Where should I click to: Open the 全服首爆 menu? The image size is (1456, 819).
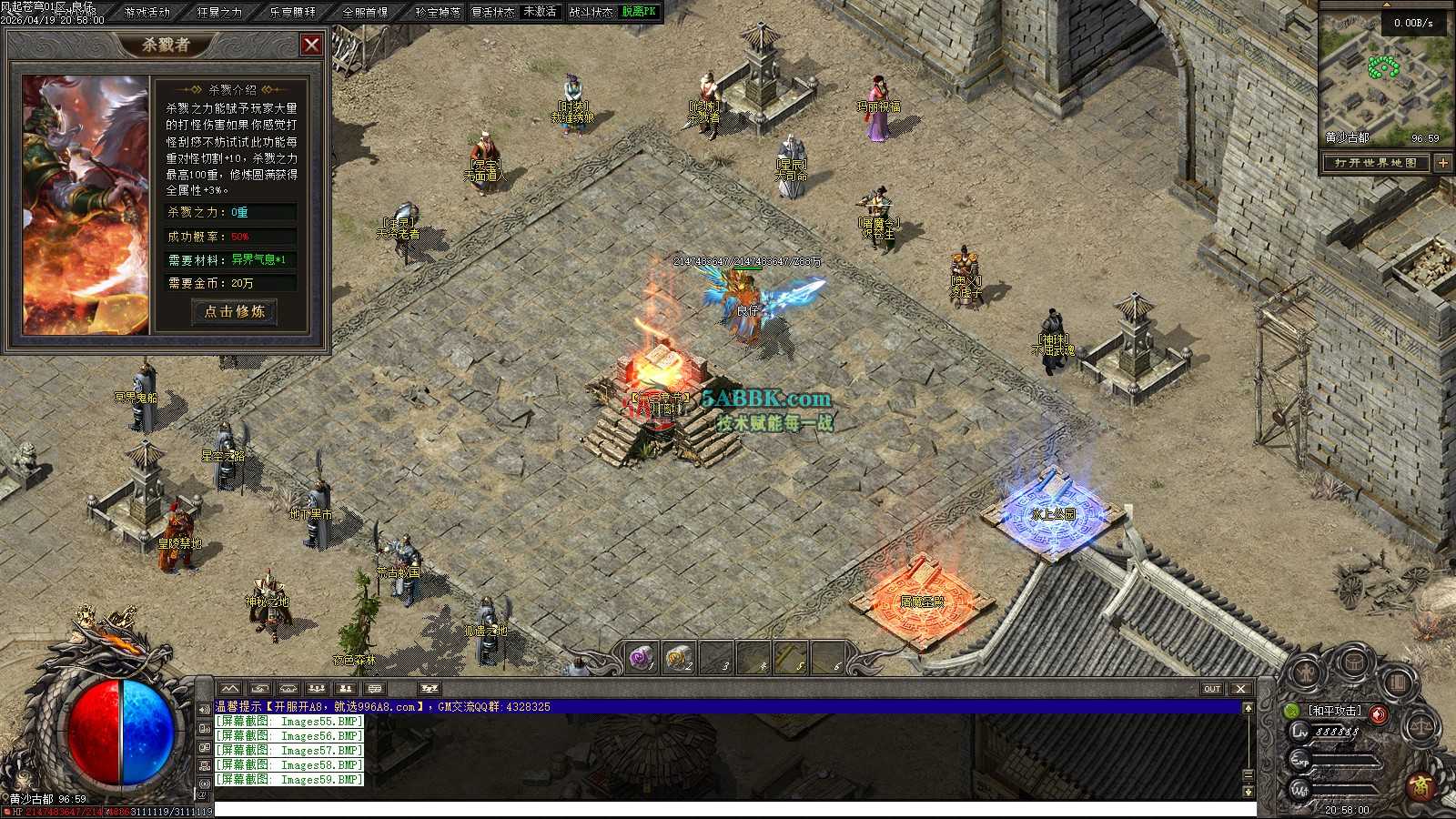pos(365,12)
